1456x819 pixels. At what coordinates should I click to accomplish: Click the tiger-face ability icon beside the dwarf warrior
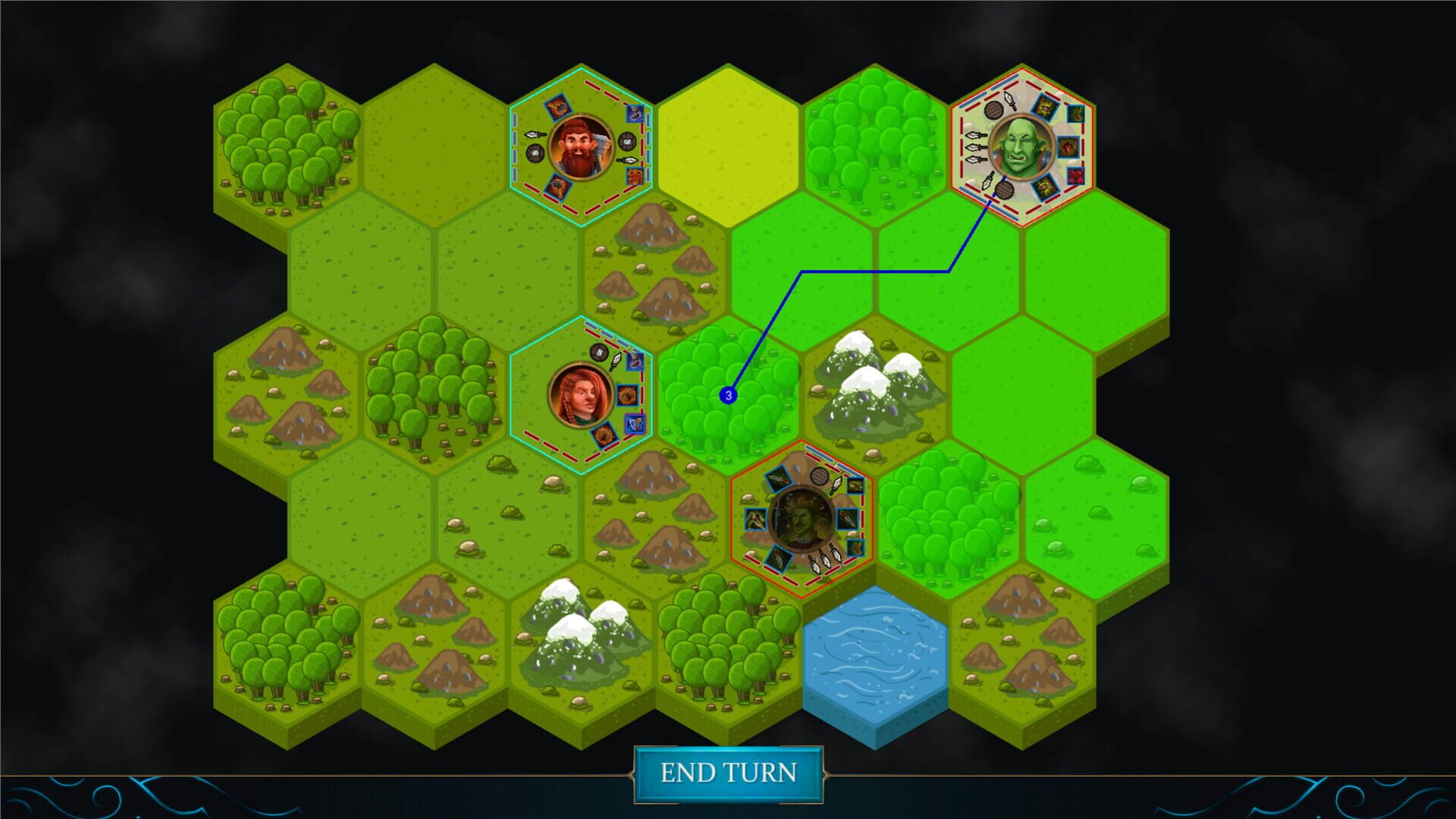coord(635,177)
